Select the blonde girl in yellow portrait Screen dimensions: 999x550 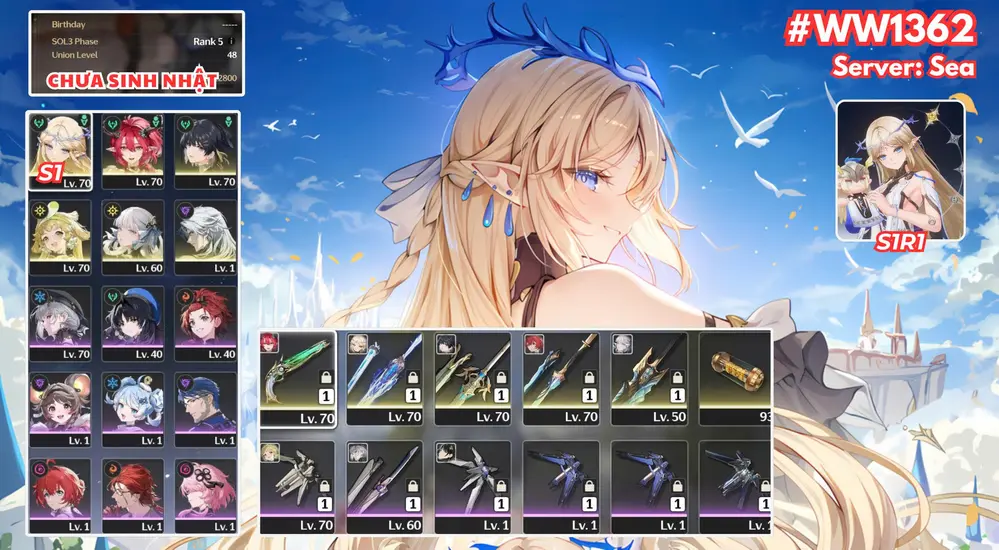61,236
